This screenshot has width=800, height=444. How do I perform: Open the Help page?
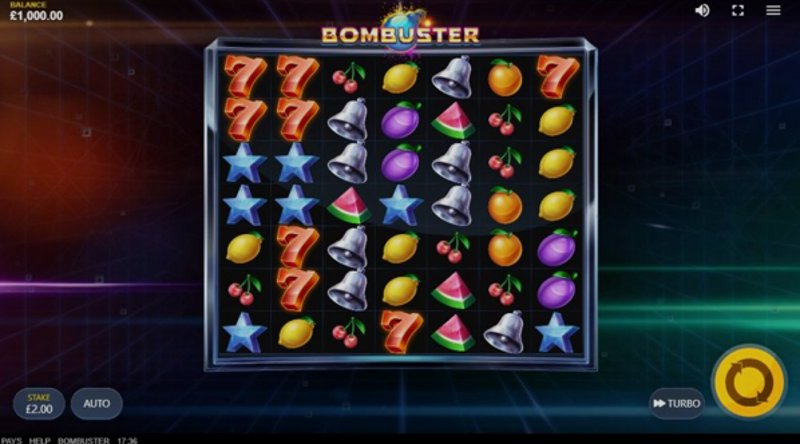pyautogui.click(x=39, y=440)
